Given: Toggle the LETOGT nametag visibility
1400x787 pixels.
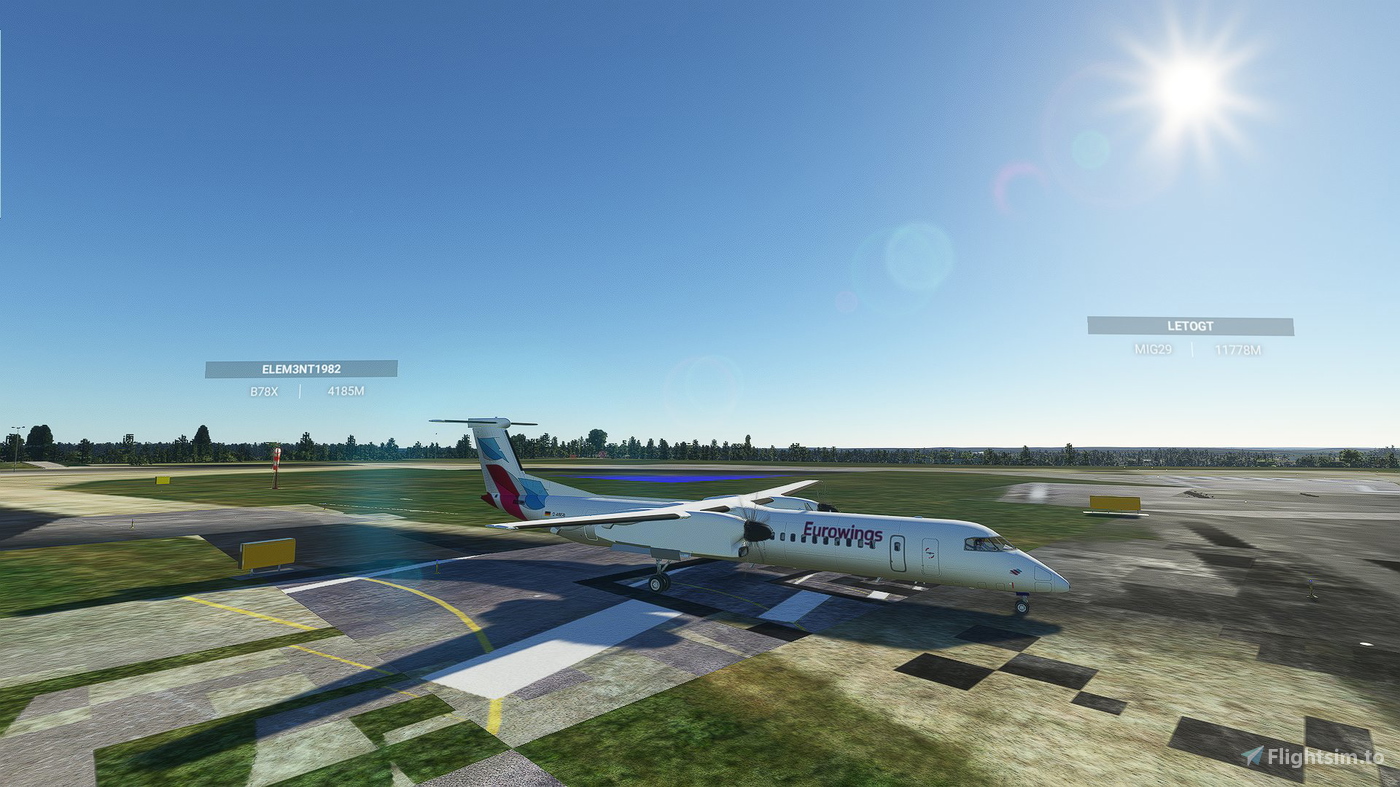Looking at the screenshot, I should (1190, 326).
